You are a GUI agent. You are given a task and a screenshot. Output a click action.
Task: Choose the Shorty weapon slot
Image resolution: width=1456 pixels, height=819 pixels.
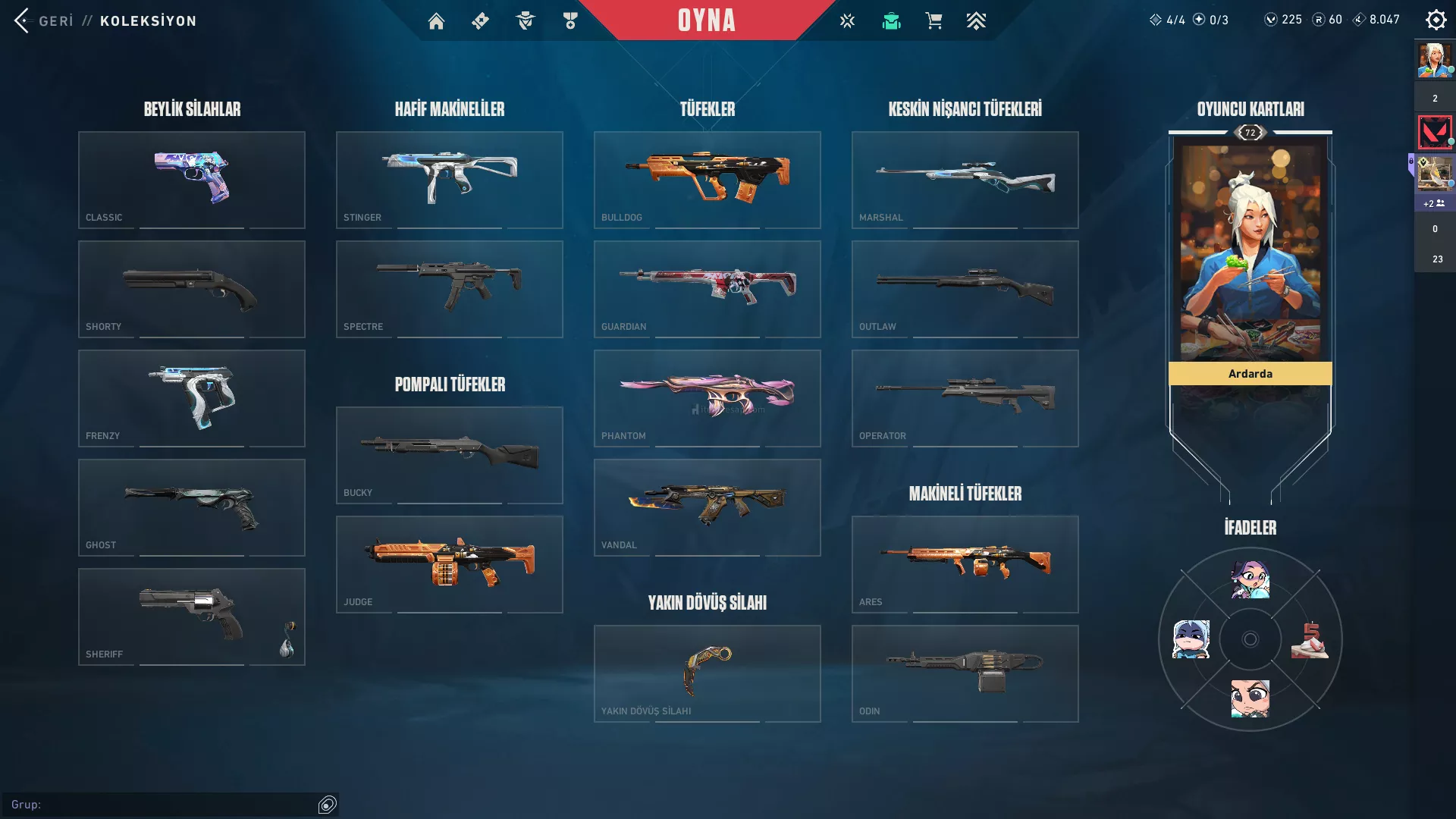pos(192,289)
